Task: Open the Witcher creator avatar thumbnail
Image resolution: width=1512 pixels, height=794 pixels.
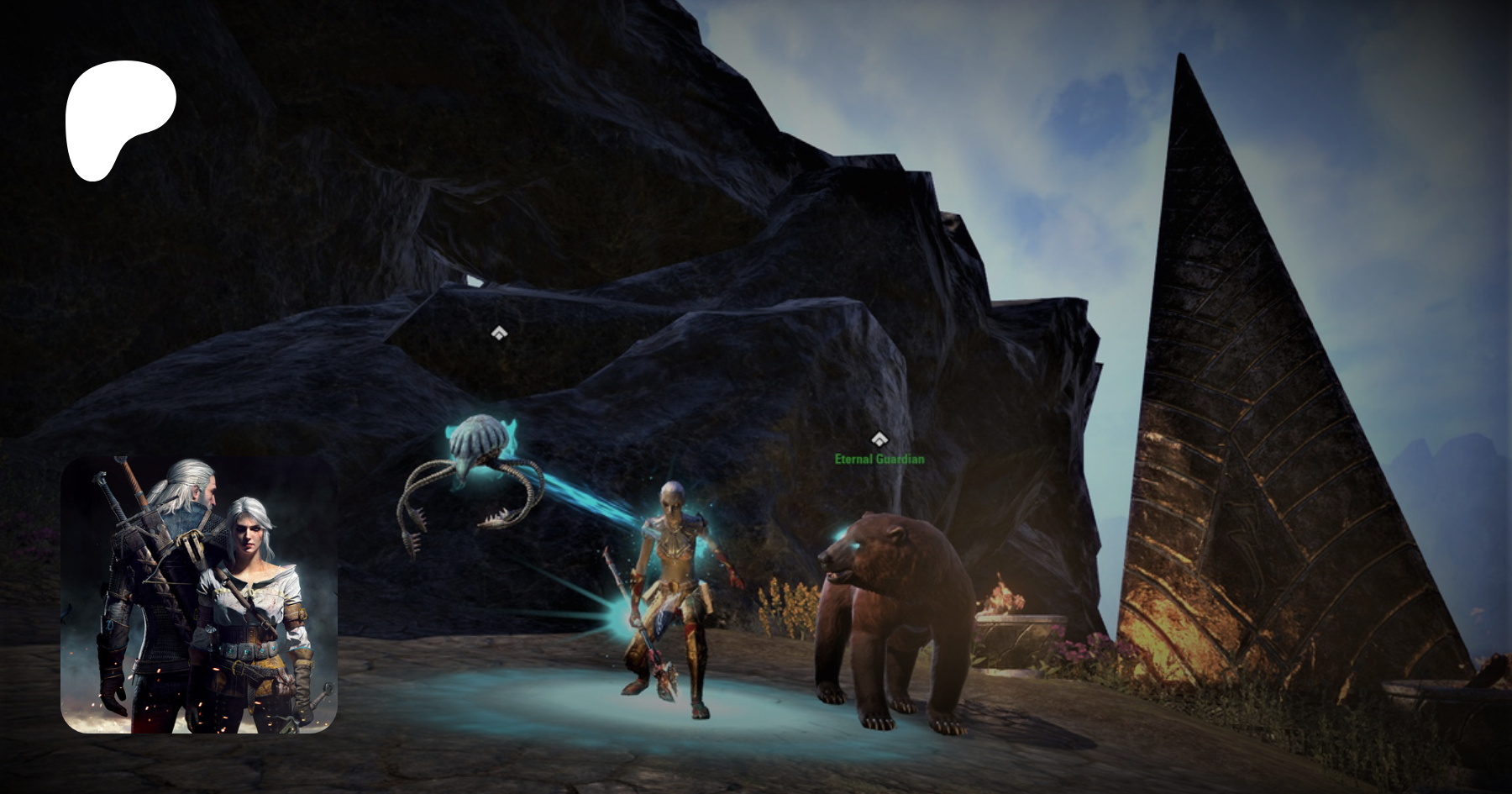Action: point(199,594)
